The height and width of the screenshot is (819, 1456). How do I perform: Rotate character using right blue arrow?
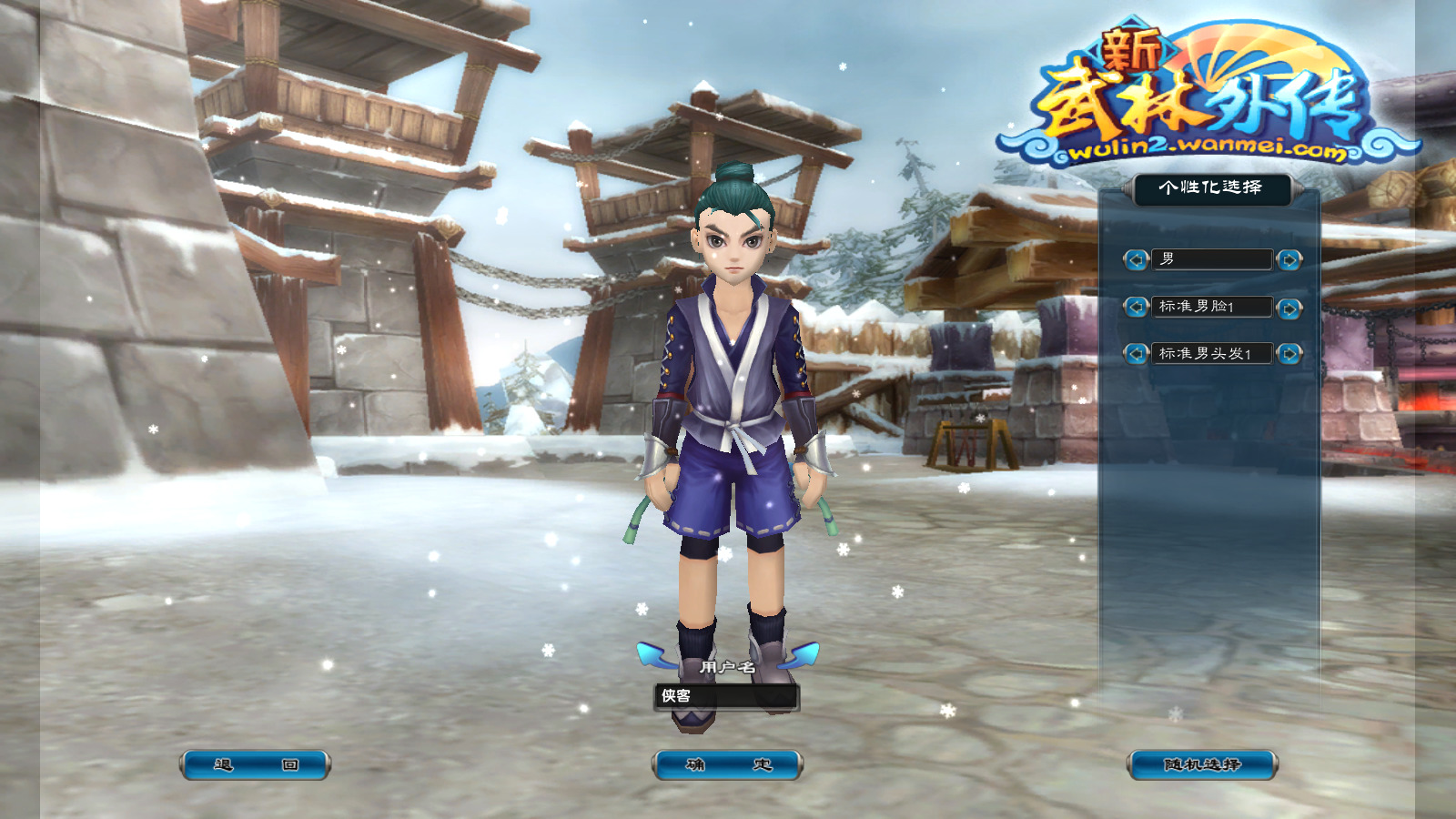click(803, 653)
